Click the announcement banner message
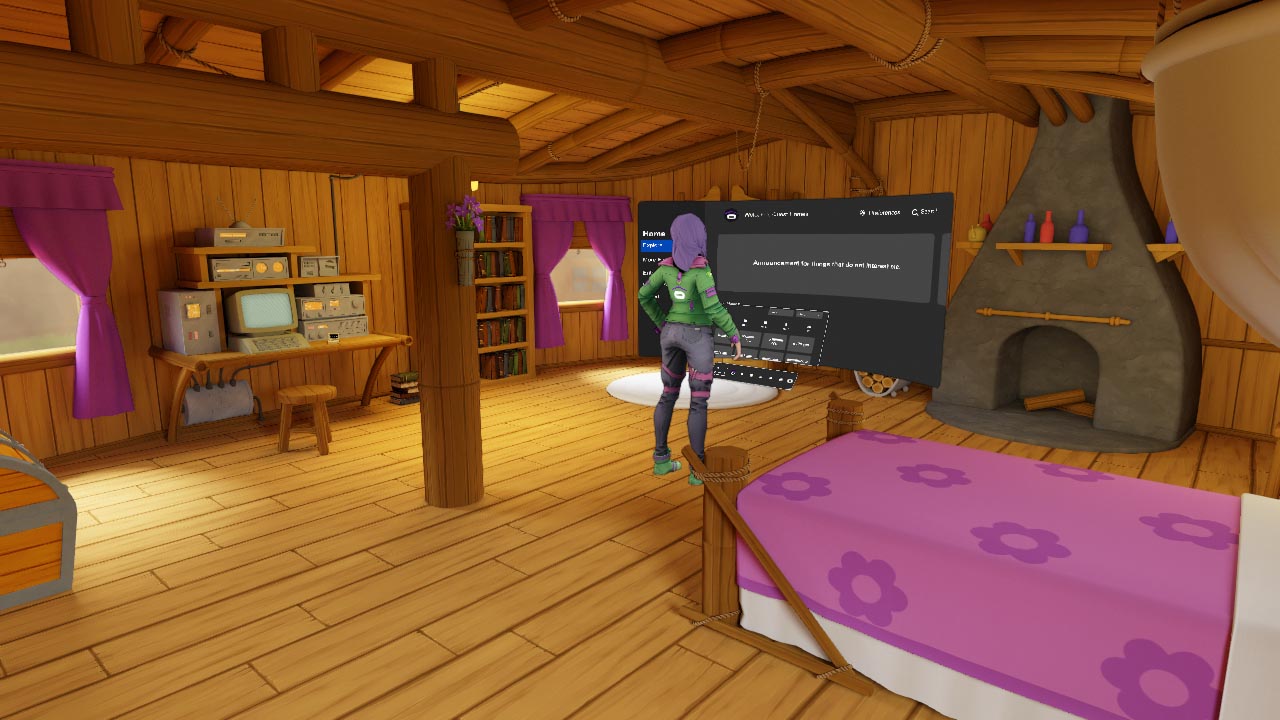 click(827, 266)
